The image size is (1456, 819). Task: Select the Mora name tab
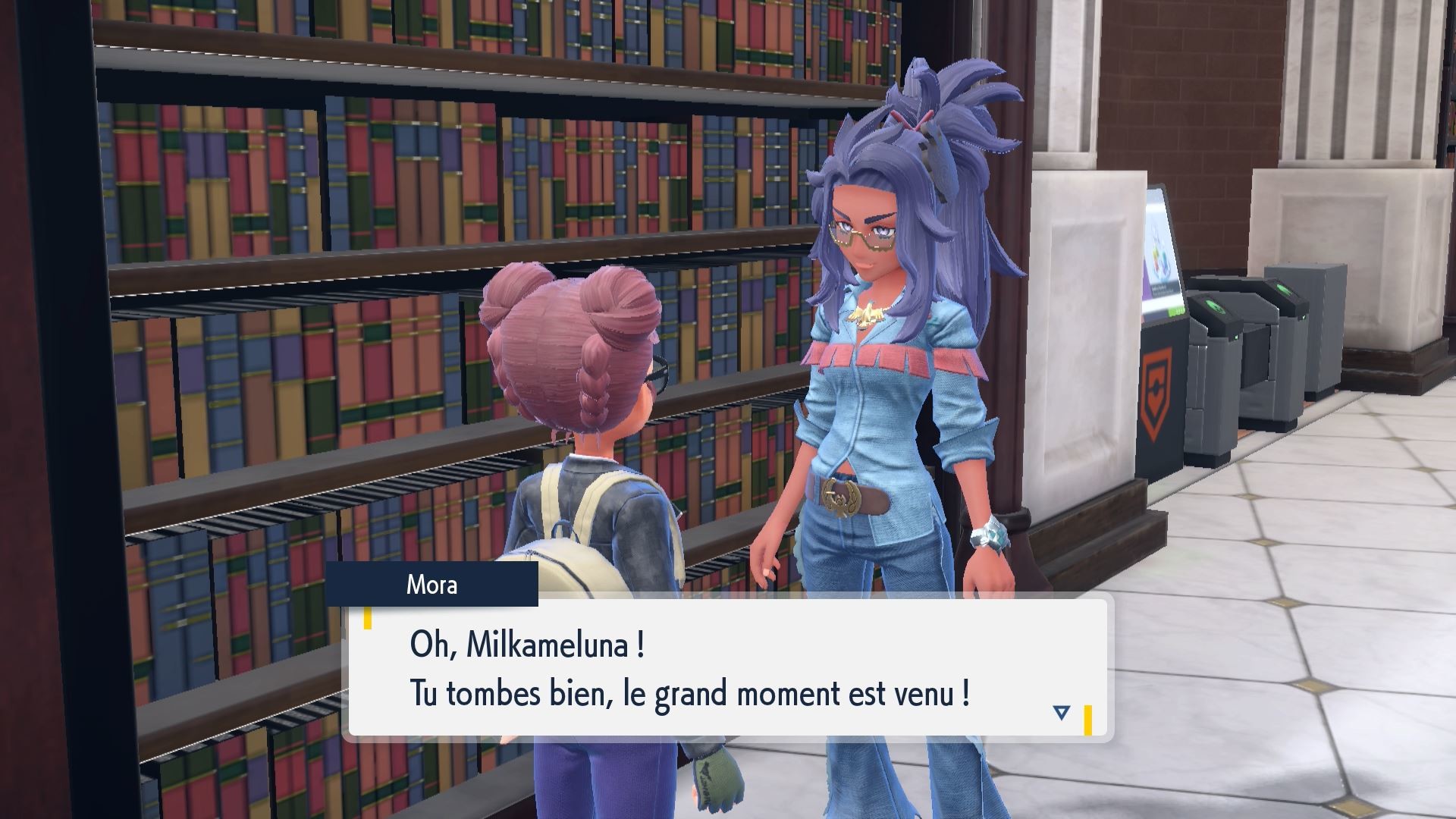[x=434, y=585]
